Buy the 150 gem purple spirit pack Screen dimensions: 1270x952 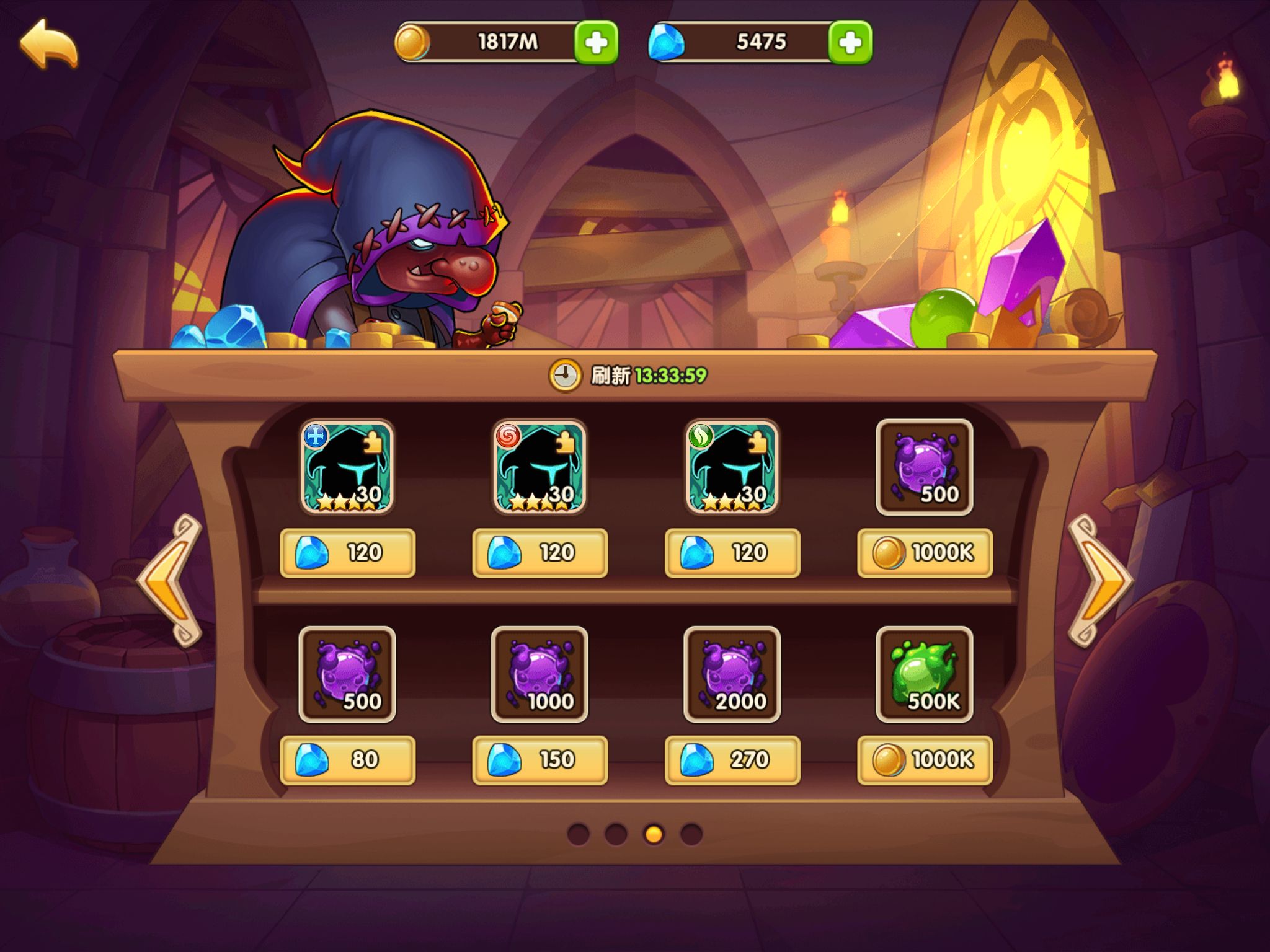click(540, 760)
